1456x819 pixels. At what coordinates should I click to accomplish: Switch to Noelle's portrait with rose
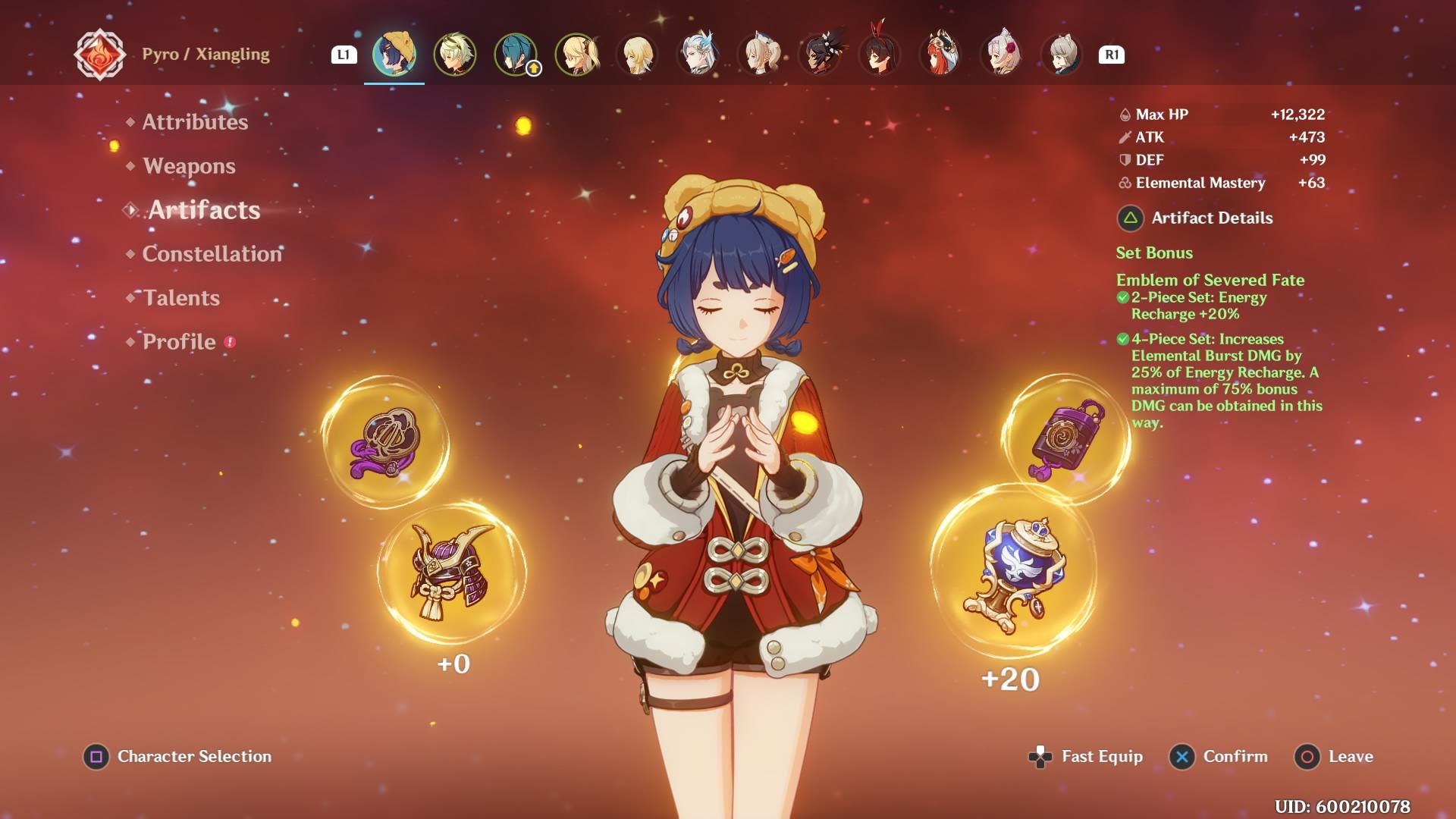pyautogui.click(x=1001, y=54)
